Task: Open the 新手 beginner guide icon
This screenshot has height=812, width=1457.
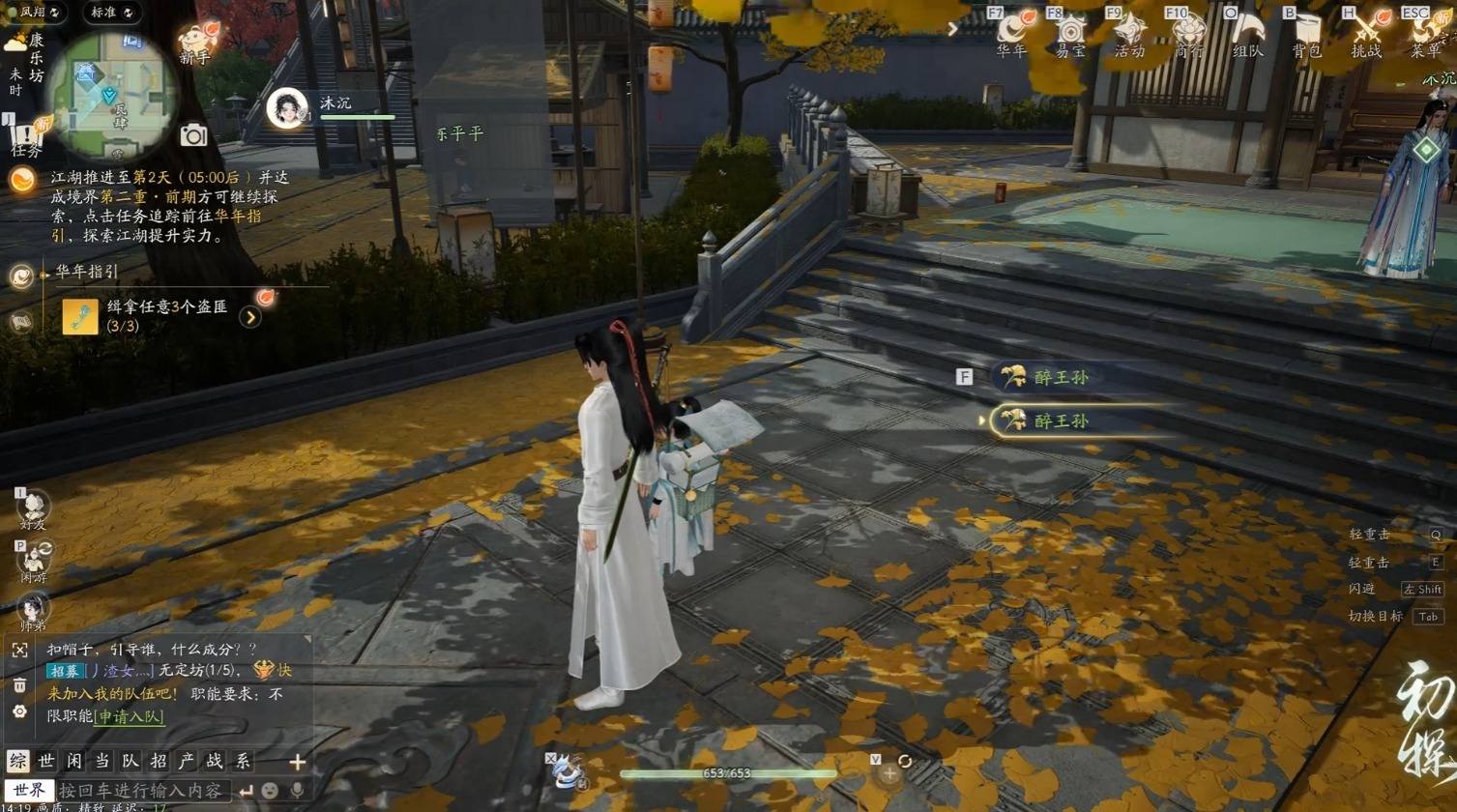Action: 196,43
